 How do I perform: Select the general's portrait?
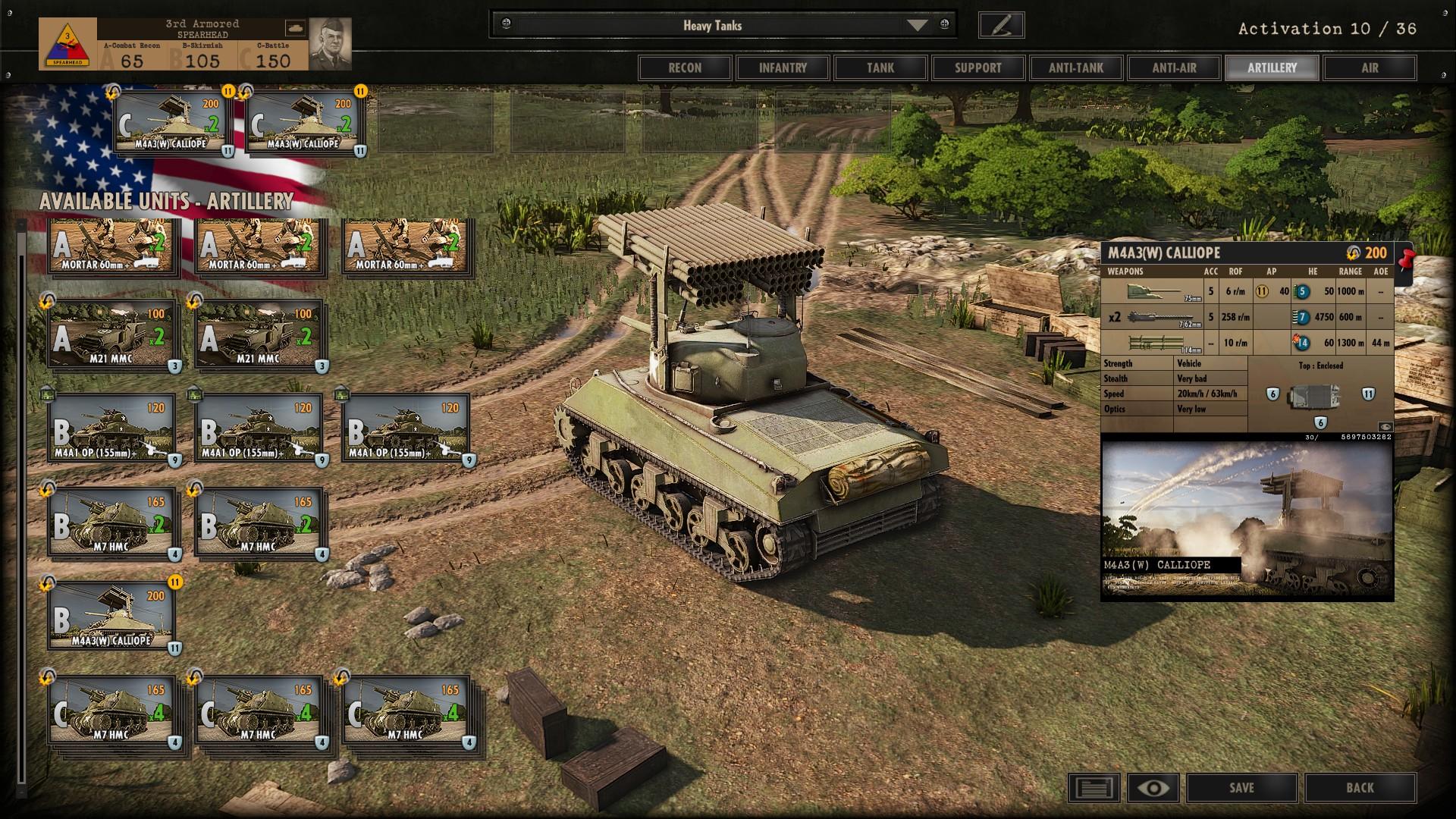331,43
